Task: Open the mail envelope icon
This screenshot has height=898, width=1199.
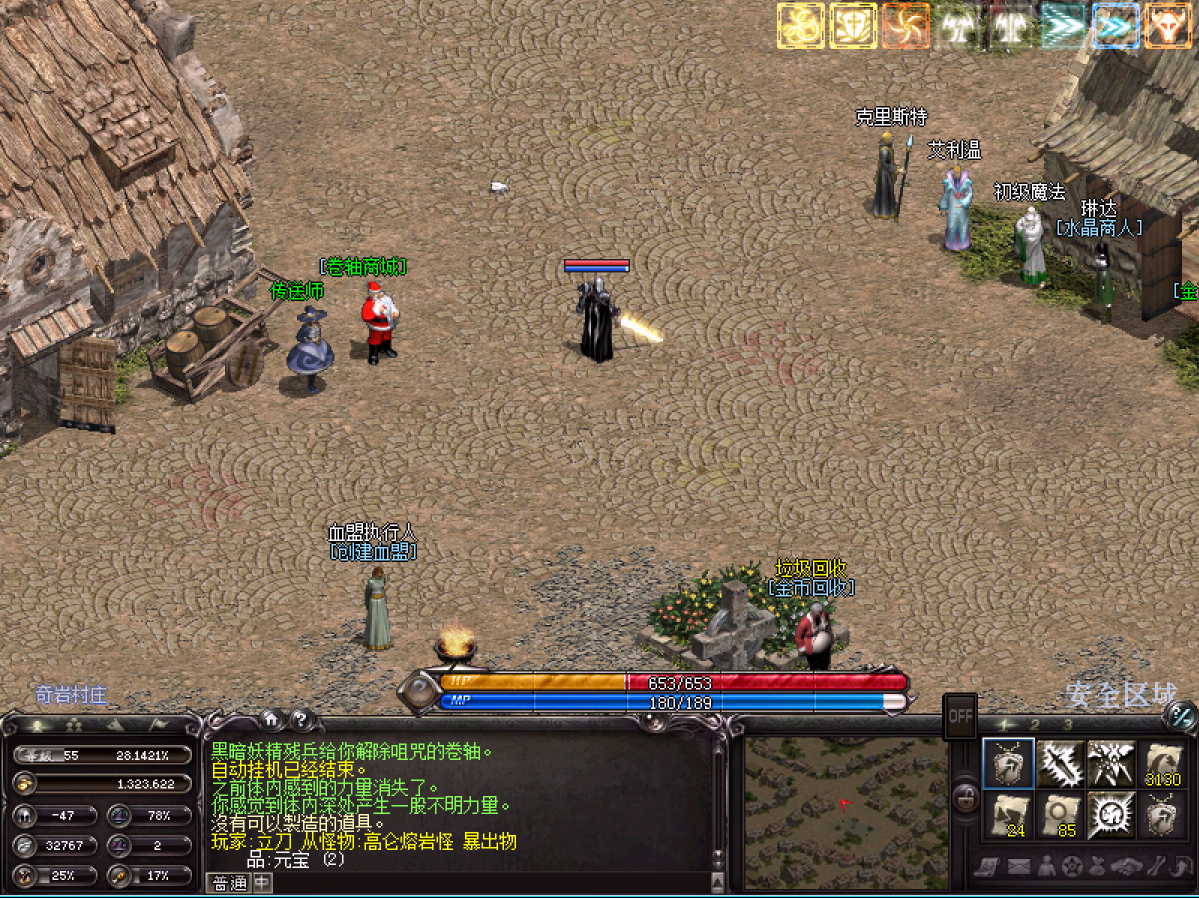Action: pyautogui.click(x=1018, y=867)
